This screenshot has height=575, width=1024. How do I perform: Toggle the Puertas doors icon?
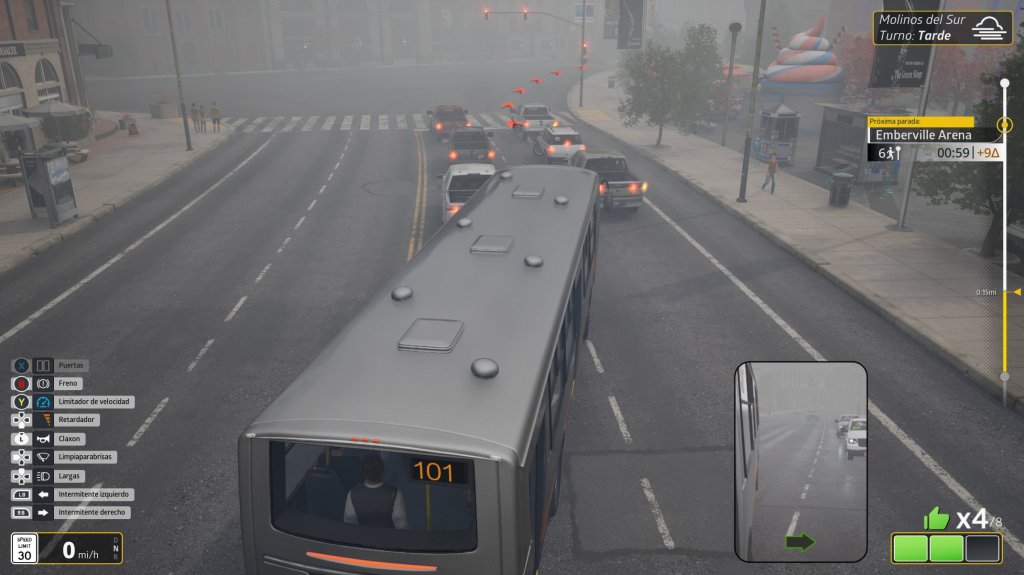(x=43, y=365)
